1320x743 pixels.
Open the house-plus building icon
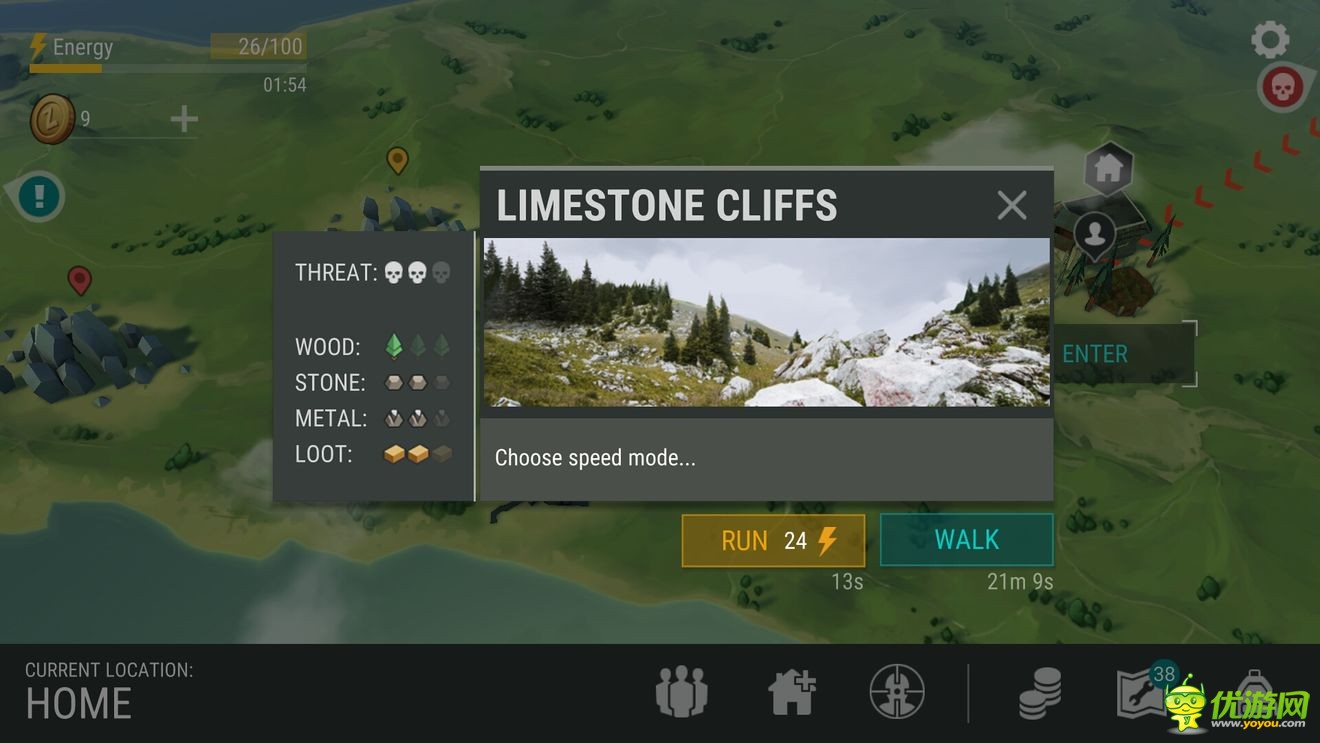click(x=792, y=691)
